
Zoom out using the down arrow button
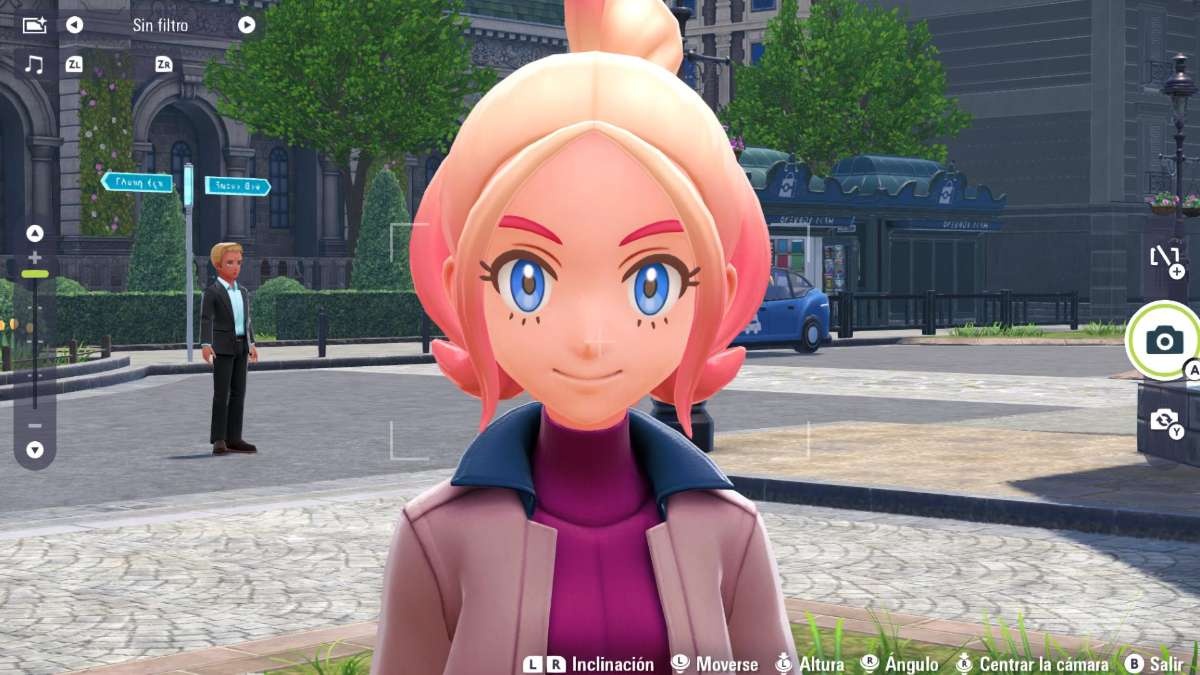(x=35, y=450)
